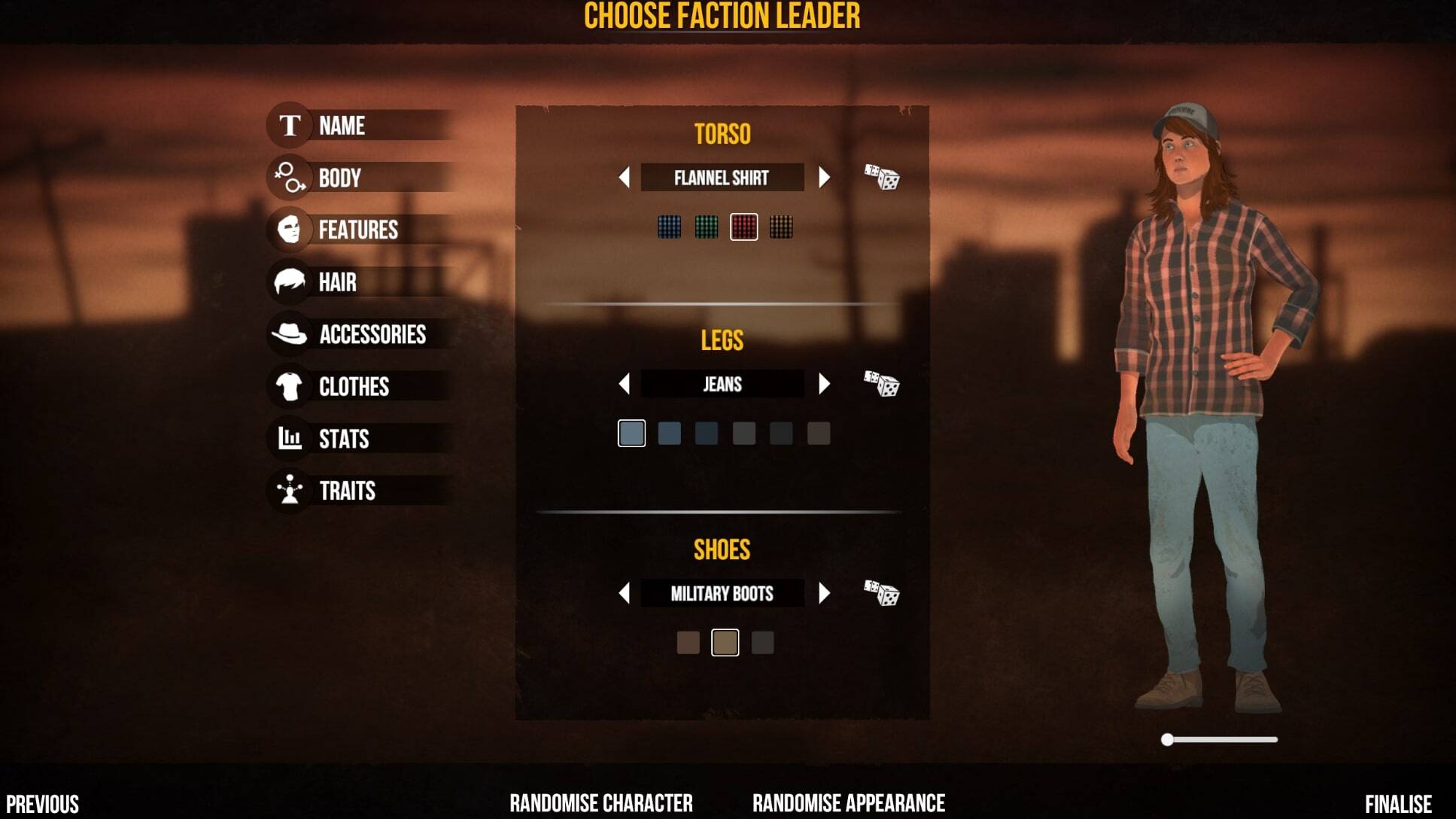Go to the Traits section

[347, 491]
